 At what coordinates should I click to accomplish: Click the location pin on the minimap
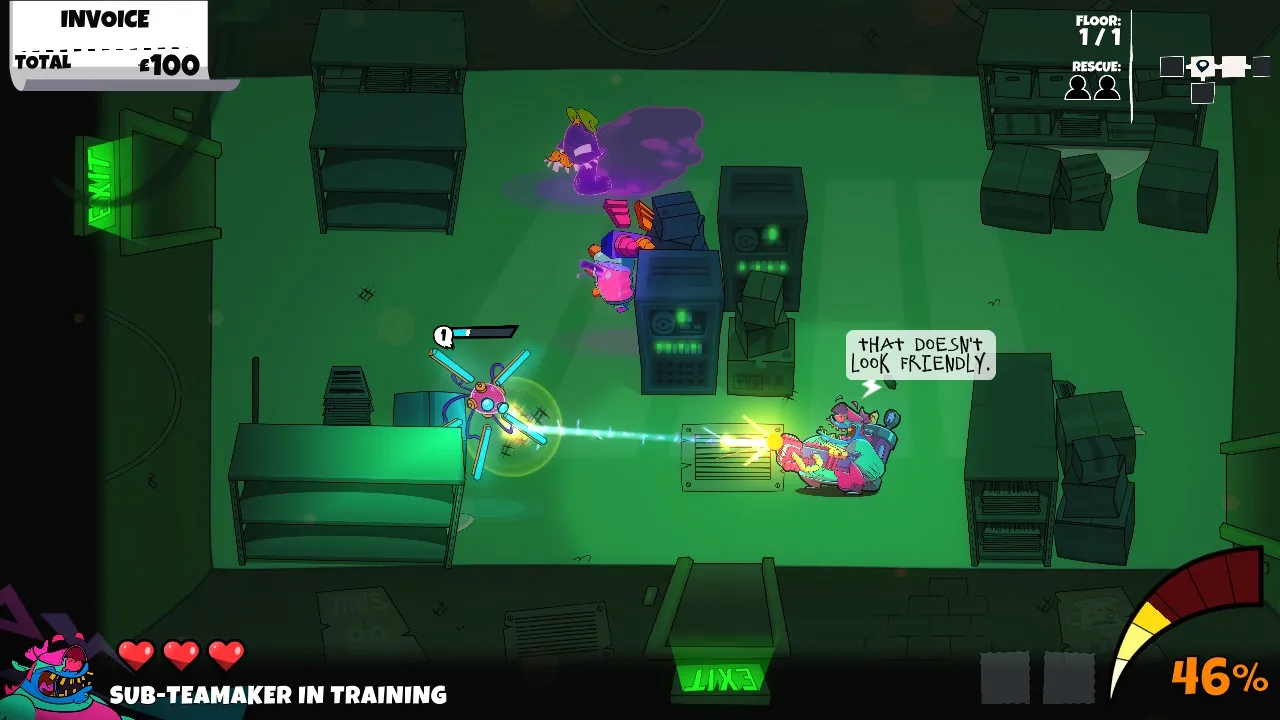coord(1203,67)
